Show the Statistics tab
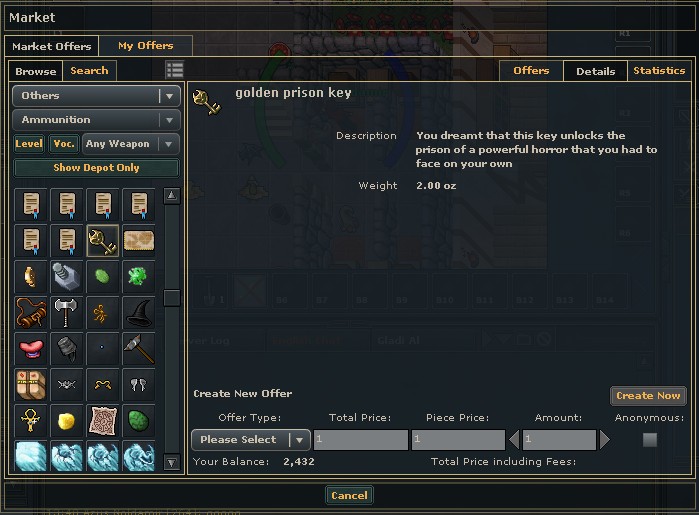Image resolution: width=699 pixels, height=515 pixels. point(659,71)
